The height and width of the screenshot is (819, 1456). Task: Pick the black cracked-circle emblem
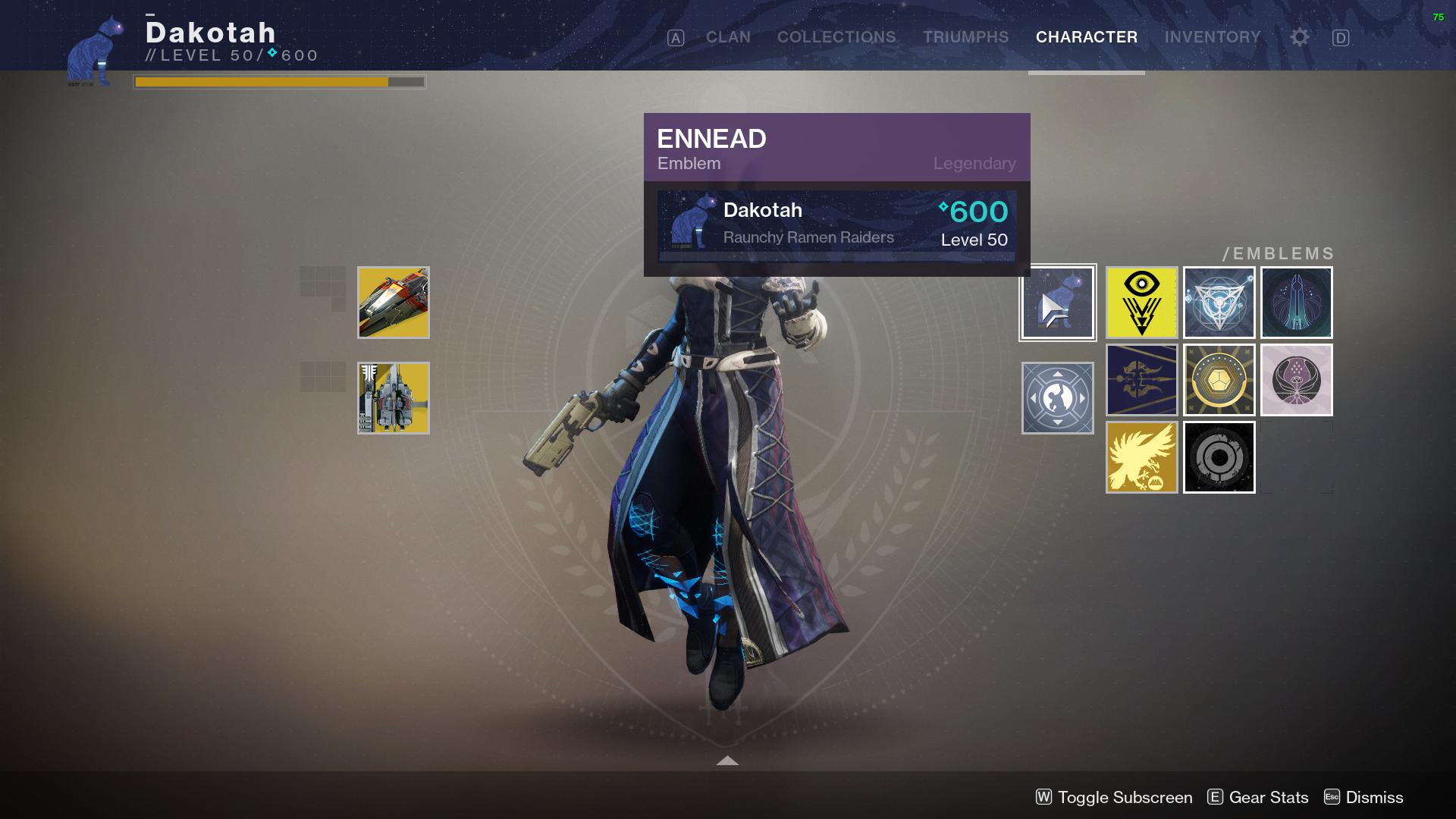coord(1219,457)
